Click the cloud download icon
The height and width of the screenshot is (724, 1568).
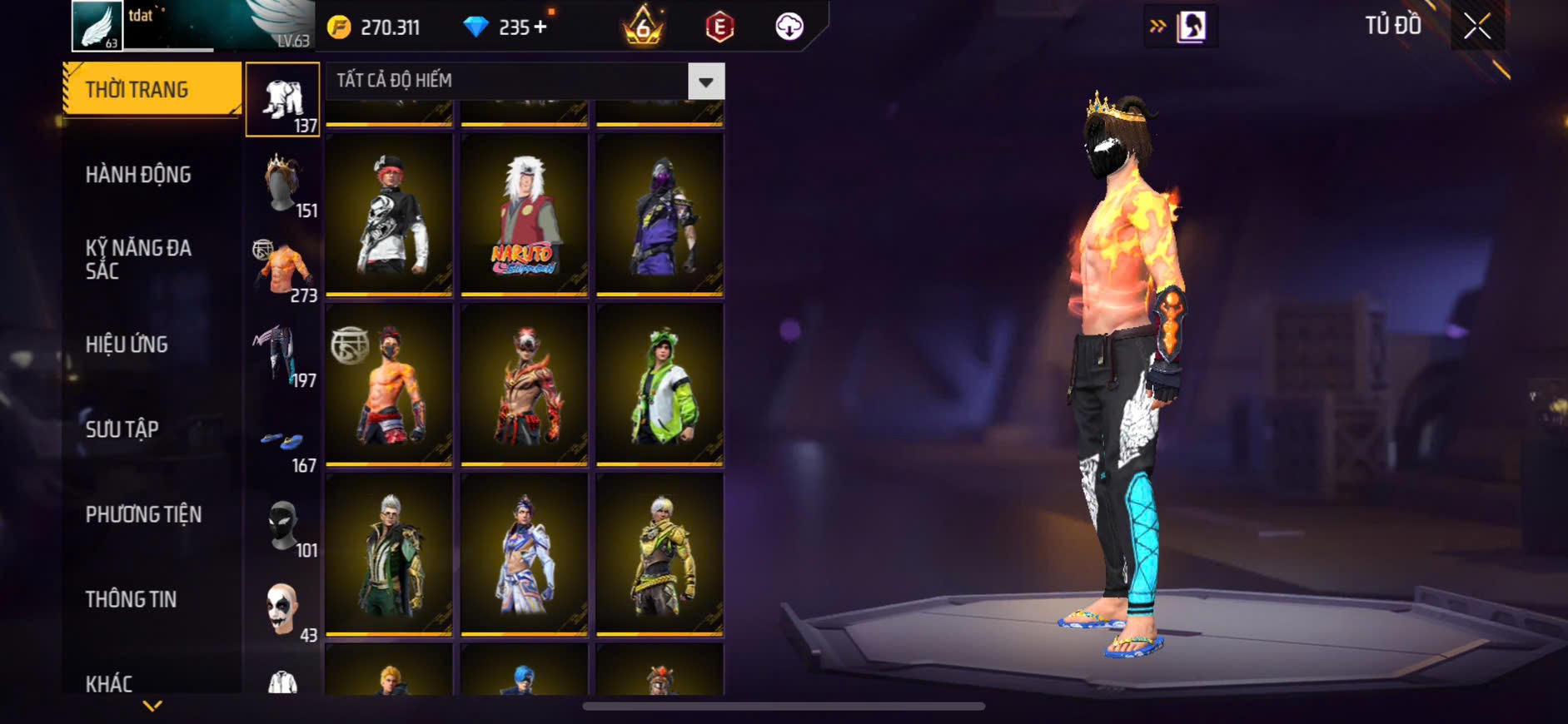pyautogui.click(x=789, y=27)
